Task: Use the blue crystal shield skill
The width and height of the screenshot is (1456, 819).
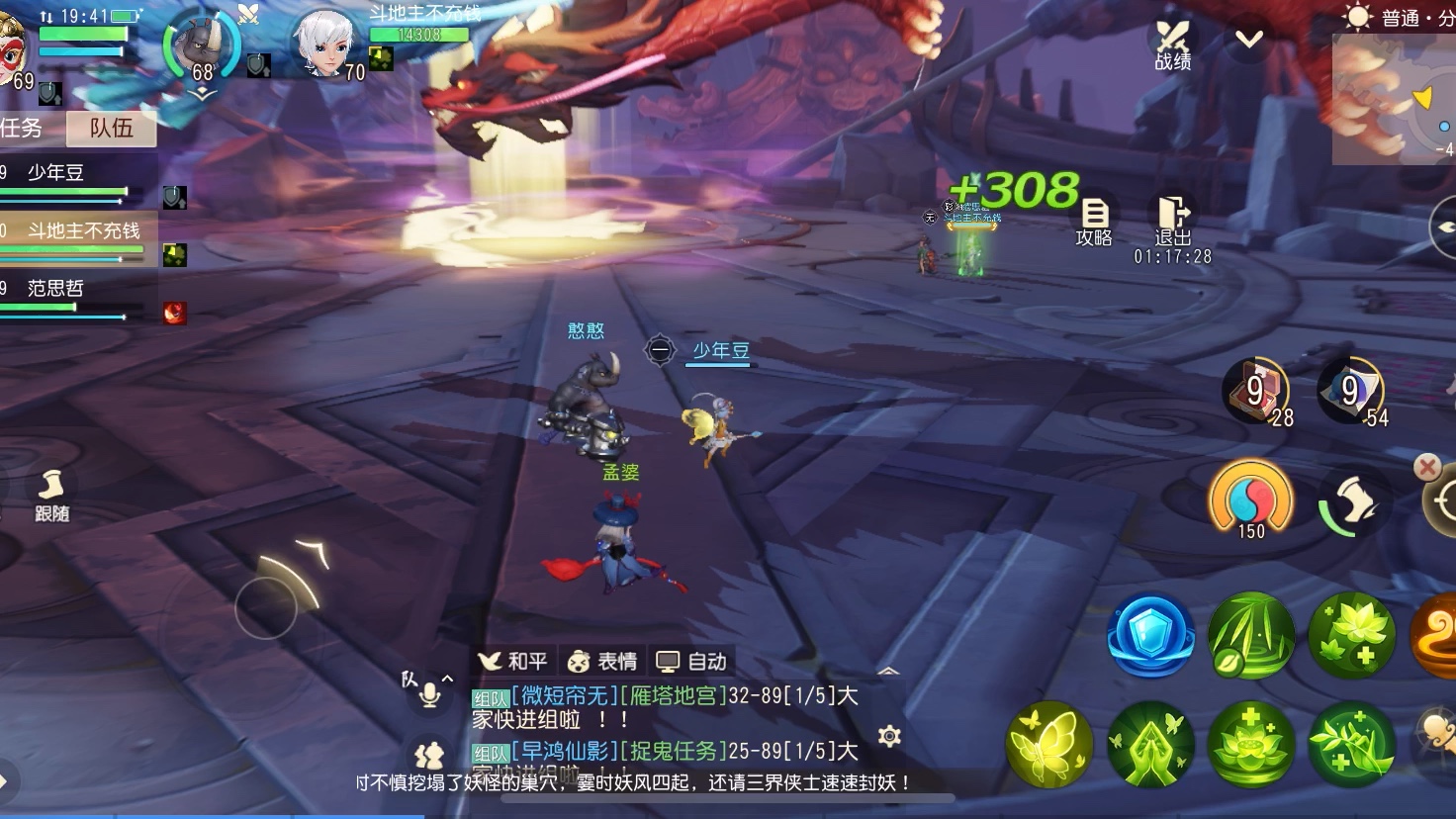Action: [1150, 634]
